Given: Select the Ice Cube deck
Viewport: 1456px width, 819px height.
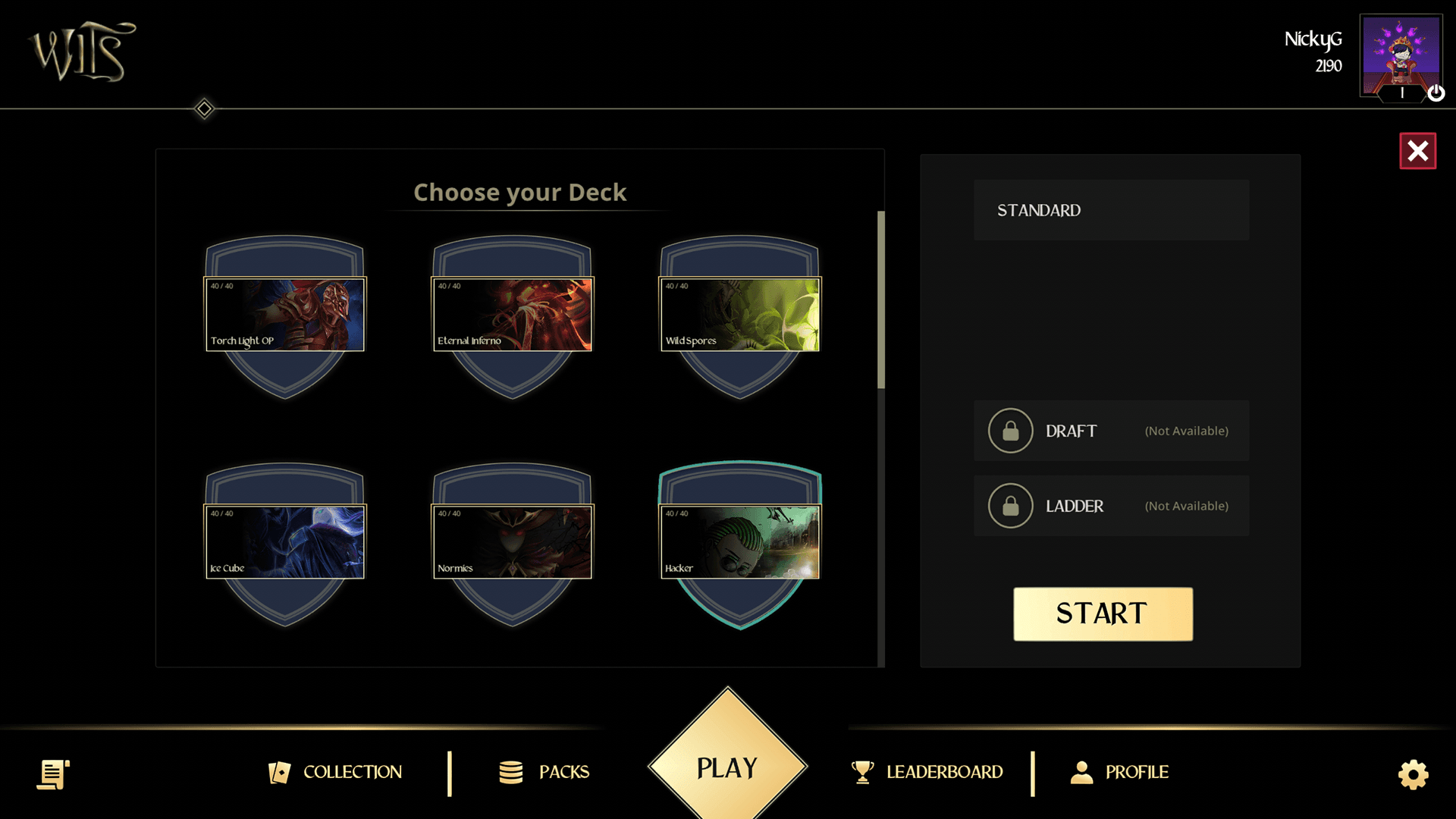Looking at the screenshot, I should point(285,541).
